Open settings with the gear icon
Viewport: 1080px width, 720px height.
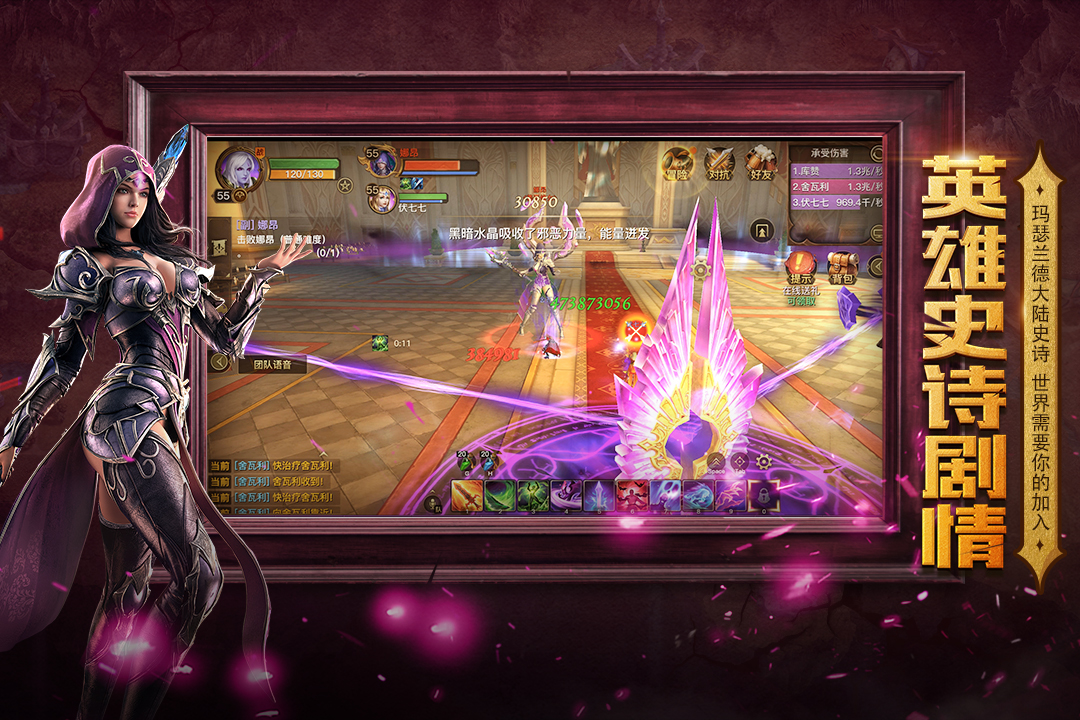click(x=764, y=462)
